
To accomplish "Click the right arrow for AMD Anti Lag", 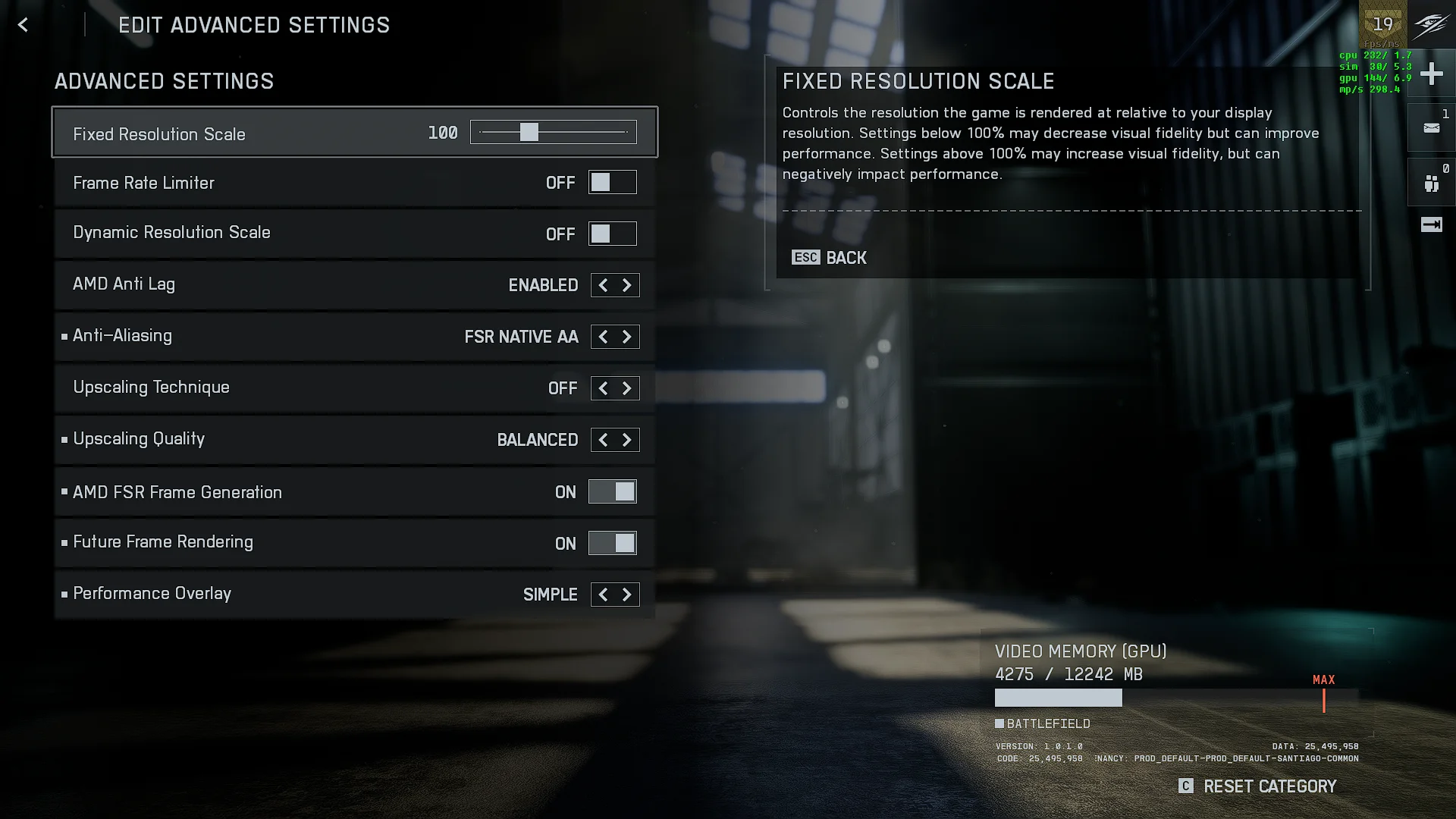I will click(x=627, y=285).
